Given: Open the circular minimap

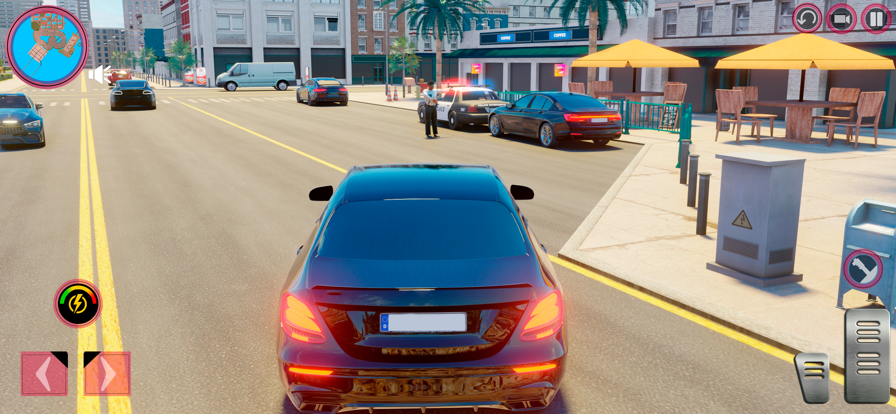Looking at the screenshot, I should (47, 46).
